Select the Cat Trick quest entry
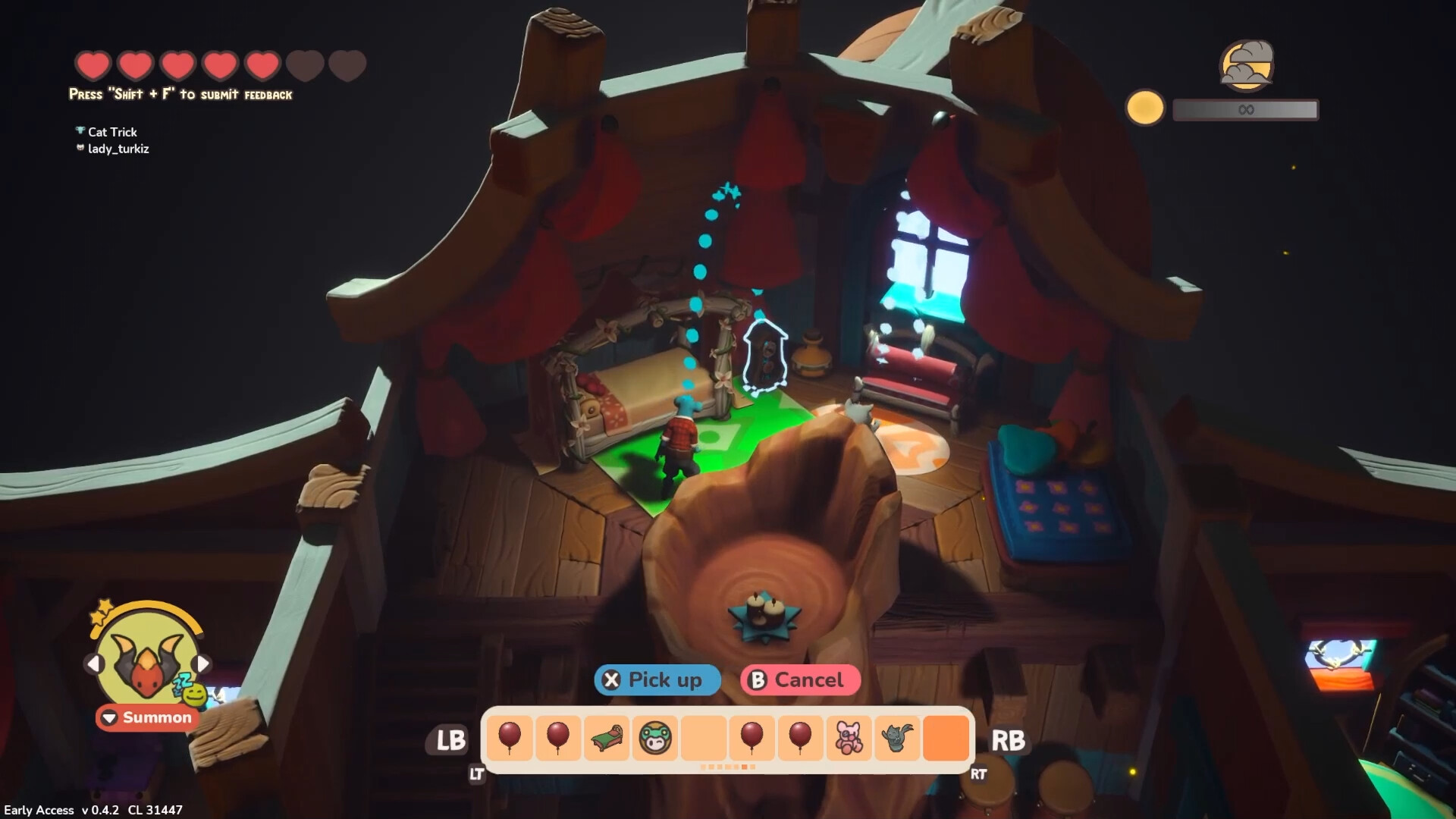Viewport: 1456px width, 819px height. [111, 132]
